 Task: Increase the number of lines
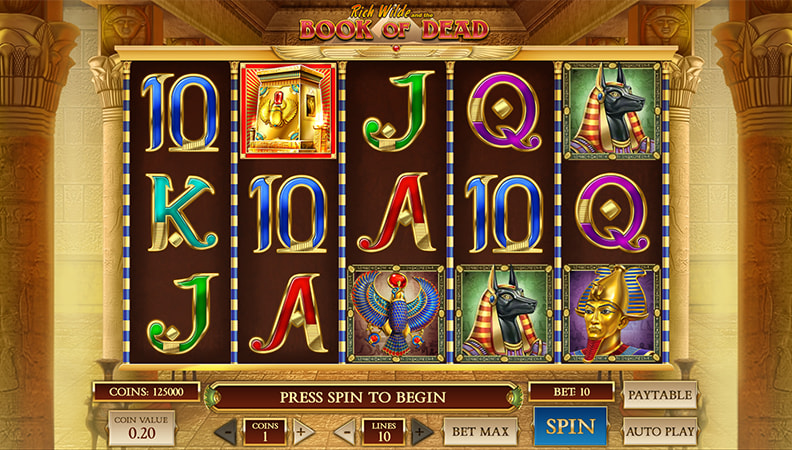[x=422, y=432]
